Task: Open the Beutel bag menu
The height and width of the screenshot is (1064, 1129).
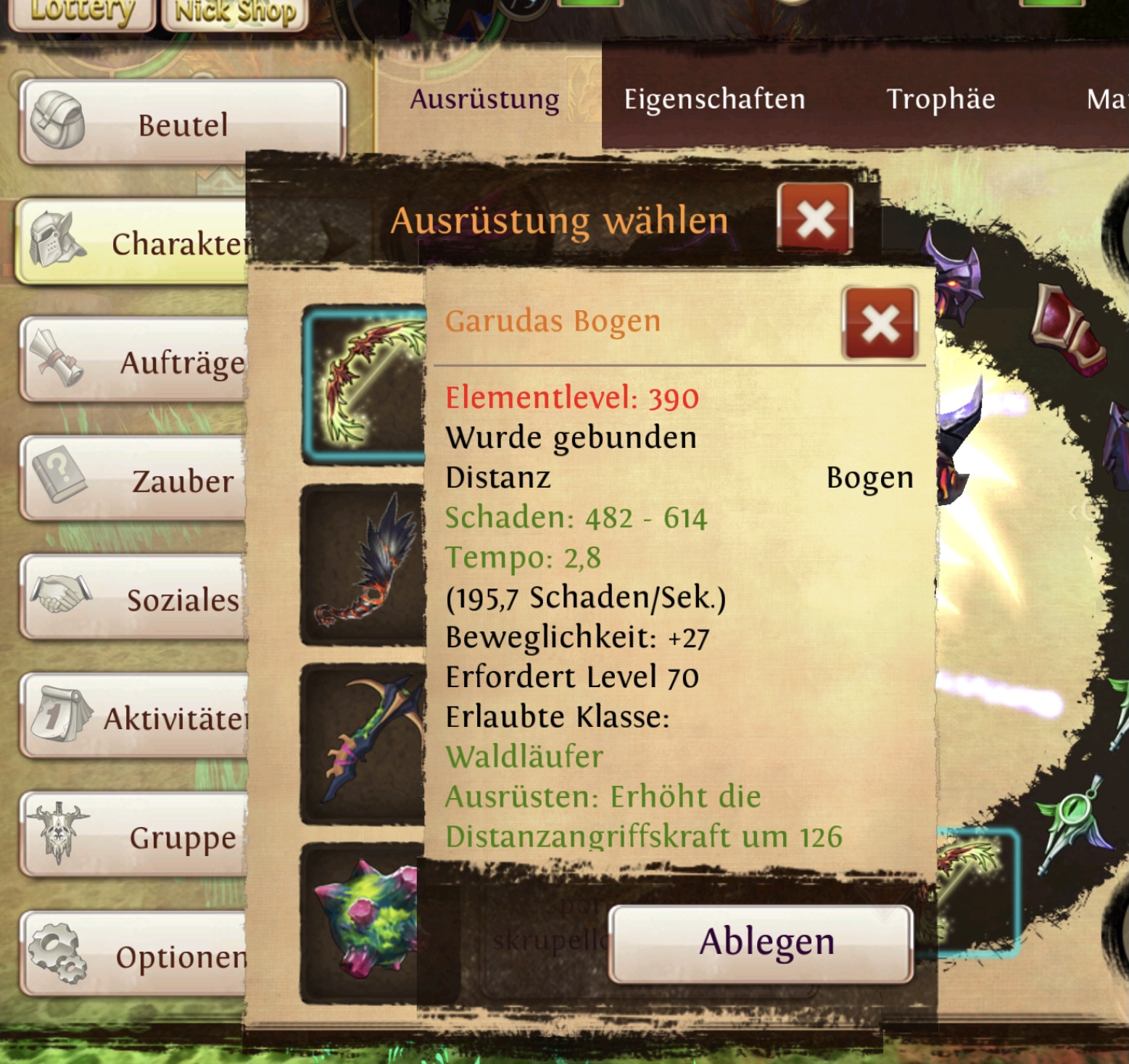Action: (181, 123)
